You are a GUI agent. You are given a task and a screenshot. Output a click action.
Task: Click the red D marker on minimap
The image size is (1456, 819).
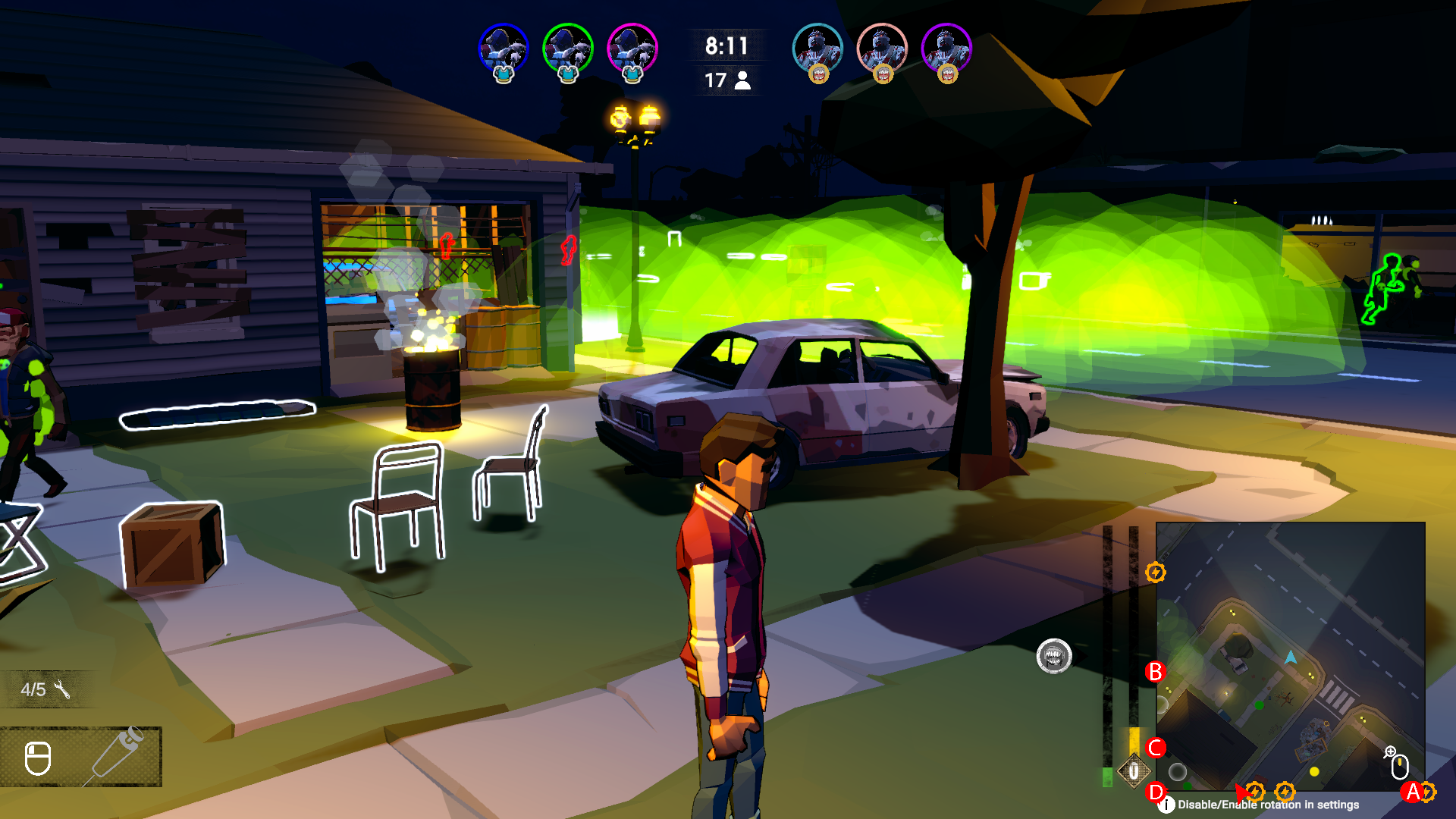tap(1156, 792)
